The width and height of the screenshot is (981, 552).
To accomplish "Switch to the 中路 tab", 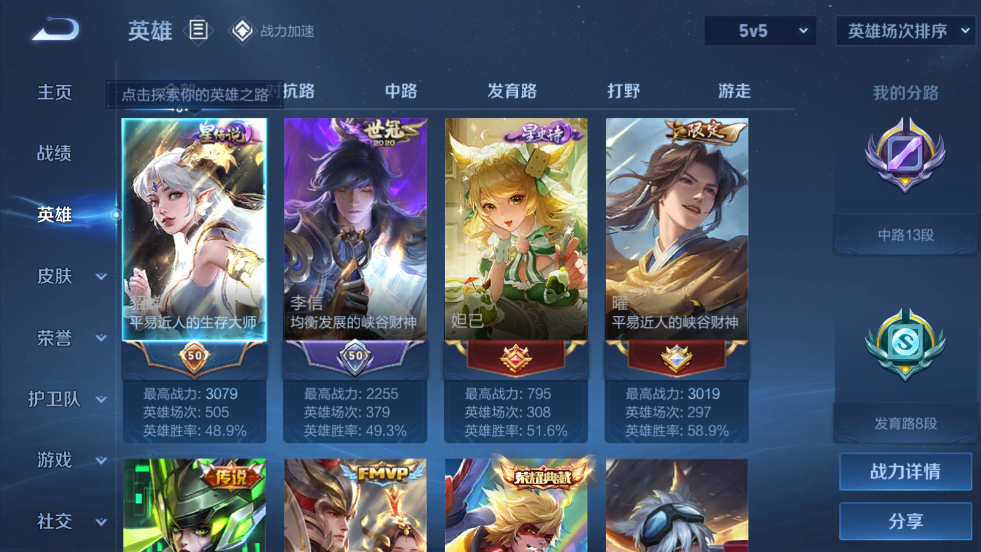I will pyautogui.click(x=401, y=91).
